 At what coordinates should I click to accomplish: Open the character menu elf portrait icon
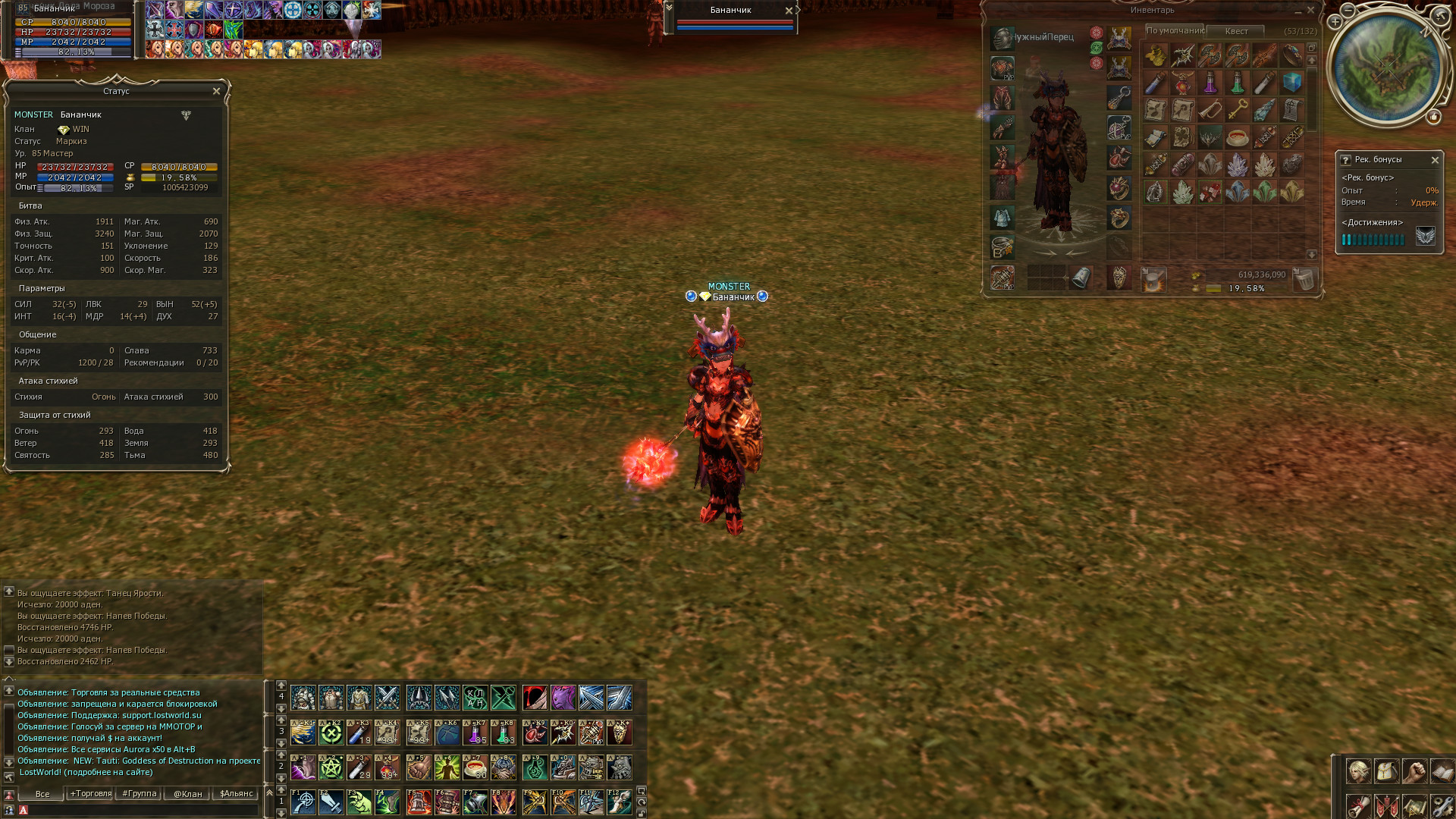coord(1358,771)
